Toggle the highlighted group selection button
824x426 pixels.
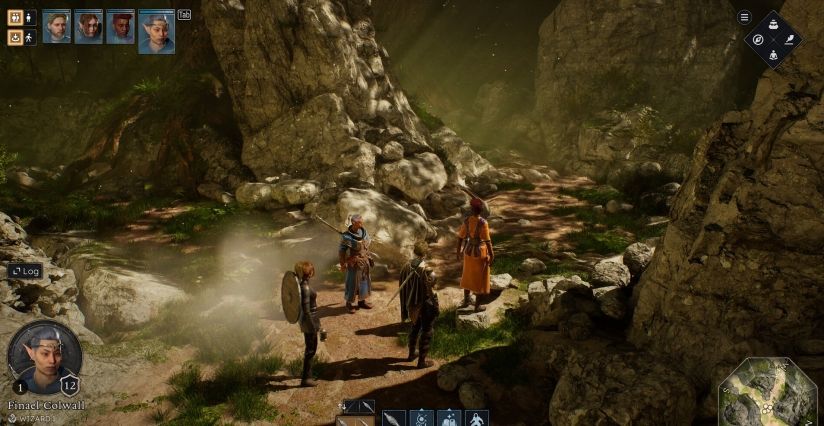click(x=15, y=17)
